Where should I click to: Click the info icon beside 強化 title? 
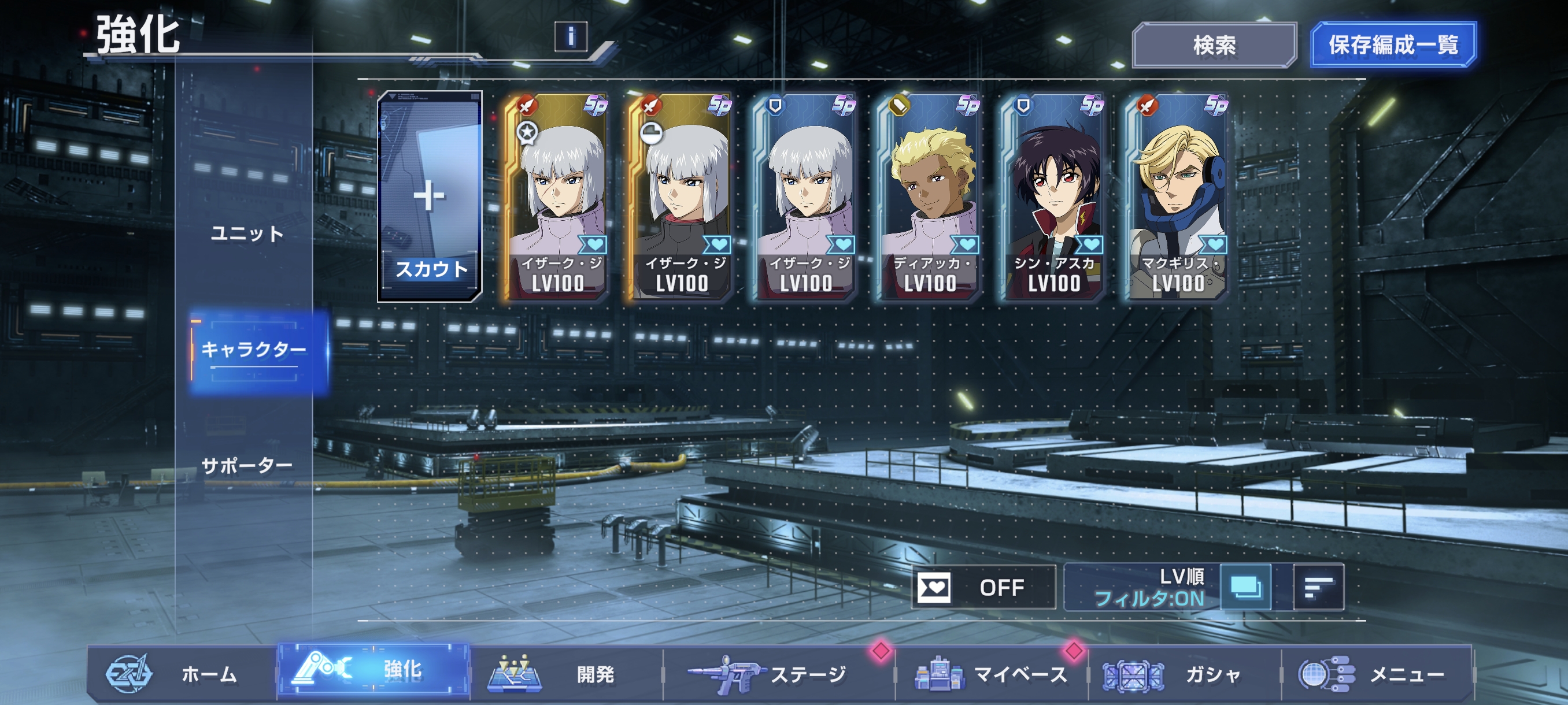coord(570,36)
